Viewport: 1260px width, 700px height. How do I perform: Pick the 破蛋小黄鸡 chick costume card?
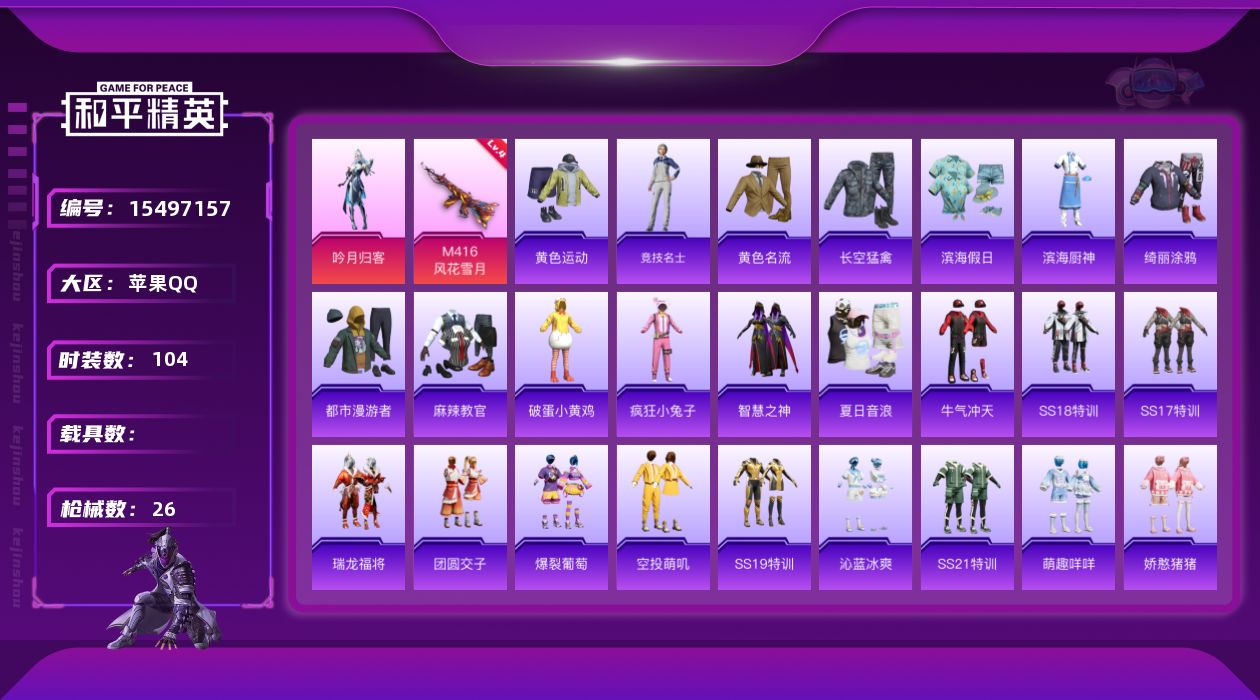561,364
